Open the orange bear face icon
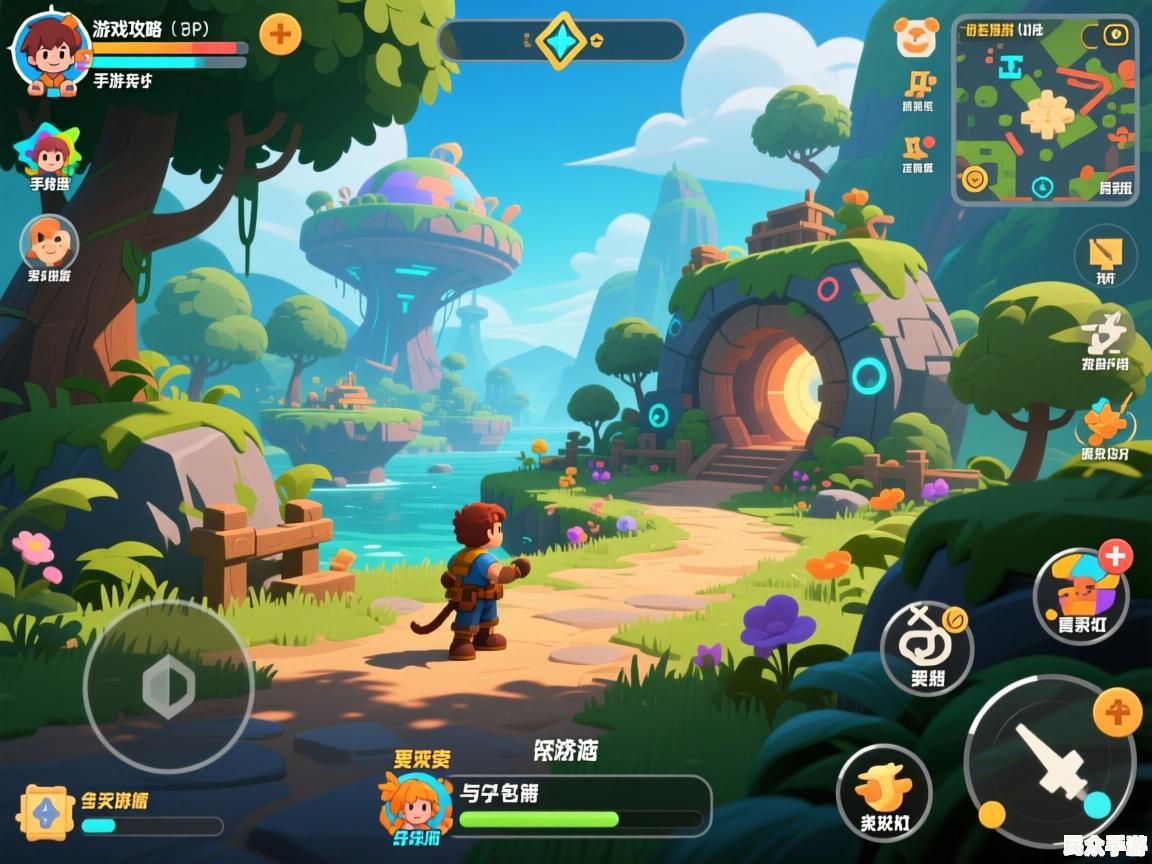Screen dimensions: 1152x864 point(915,37)
